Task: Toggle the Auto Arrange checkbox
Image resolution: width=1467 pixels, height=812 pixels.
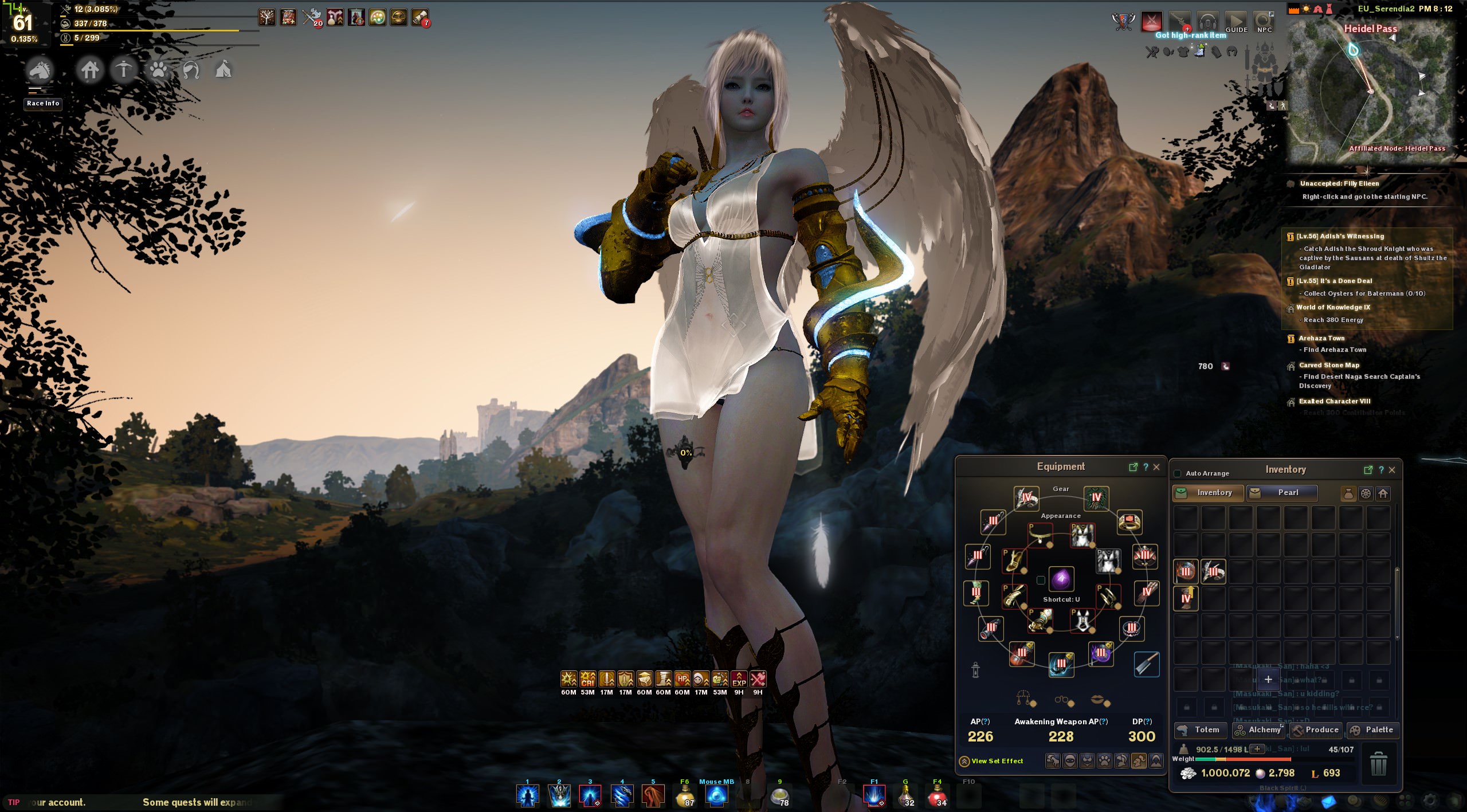Action: [x=1176, y=473]
